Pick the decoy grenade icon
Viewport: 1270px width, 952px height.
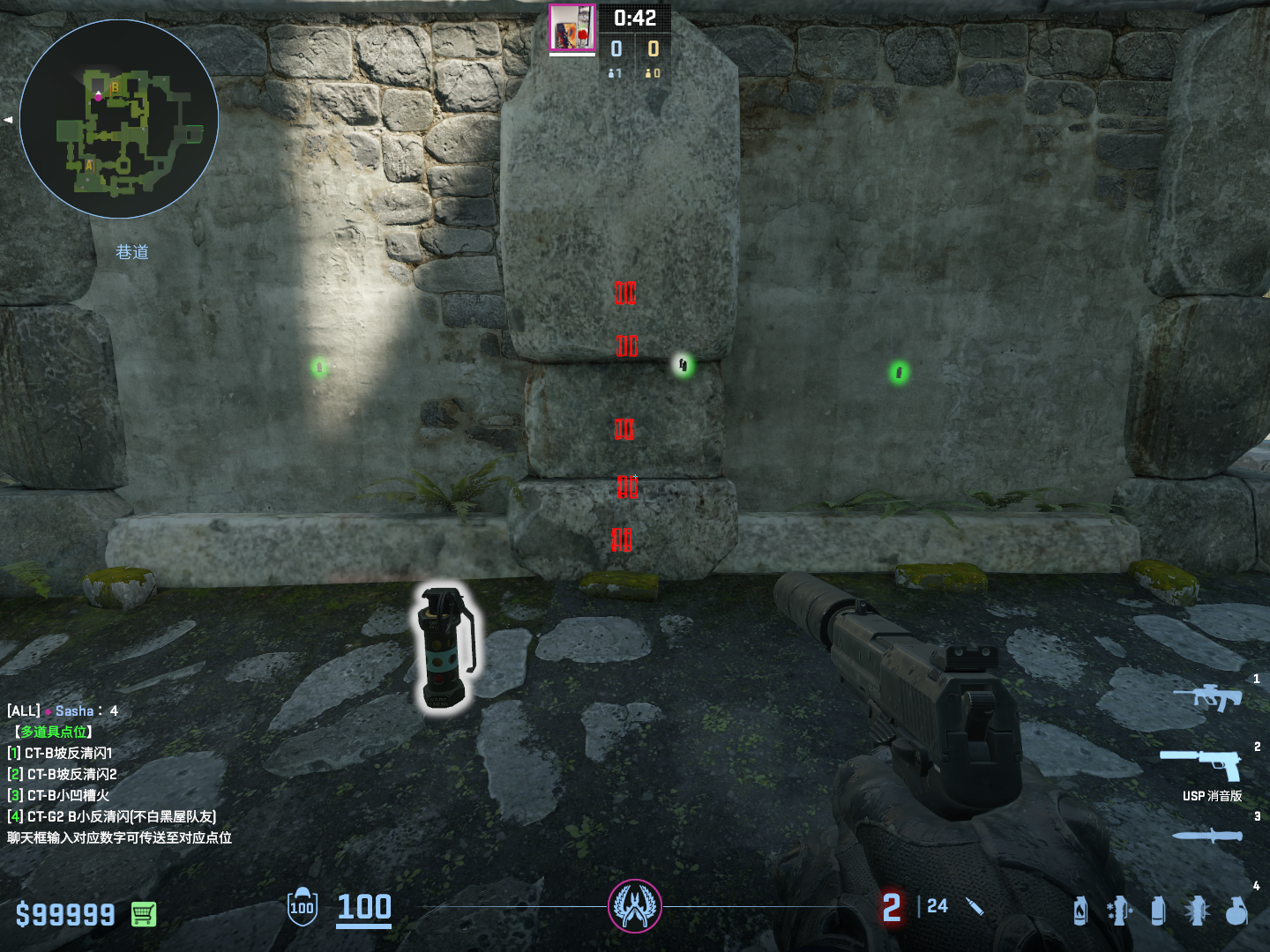point(1118,911)
